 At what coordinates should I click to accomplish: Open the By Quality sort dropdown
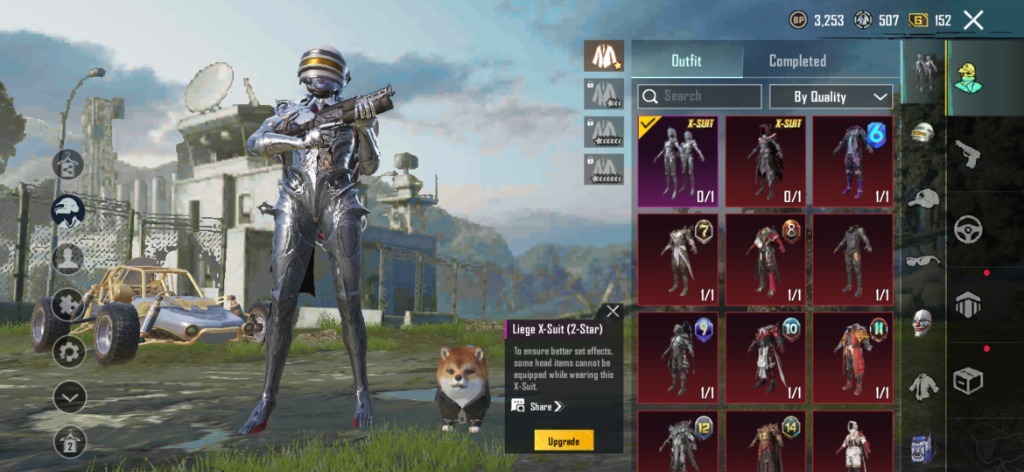[831, 96]
